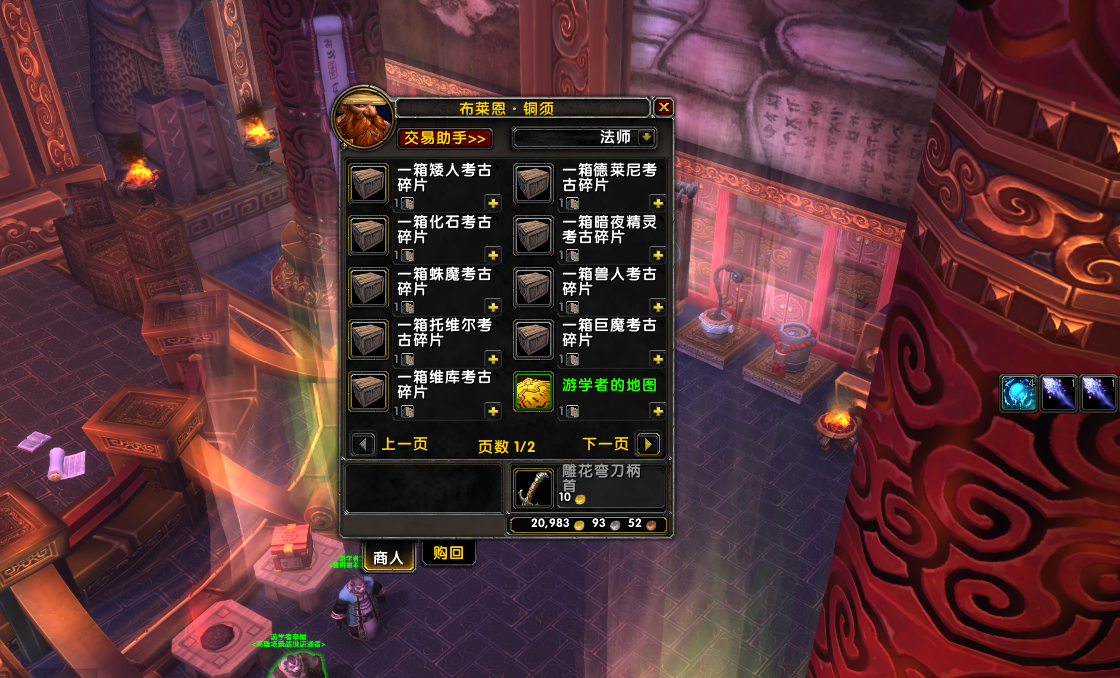Choose 一箱暗夜精灵考古碎片 crate
Viewport: 1120px width, 678px height.
click(x=533, y=235)
